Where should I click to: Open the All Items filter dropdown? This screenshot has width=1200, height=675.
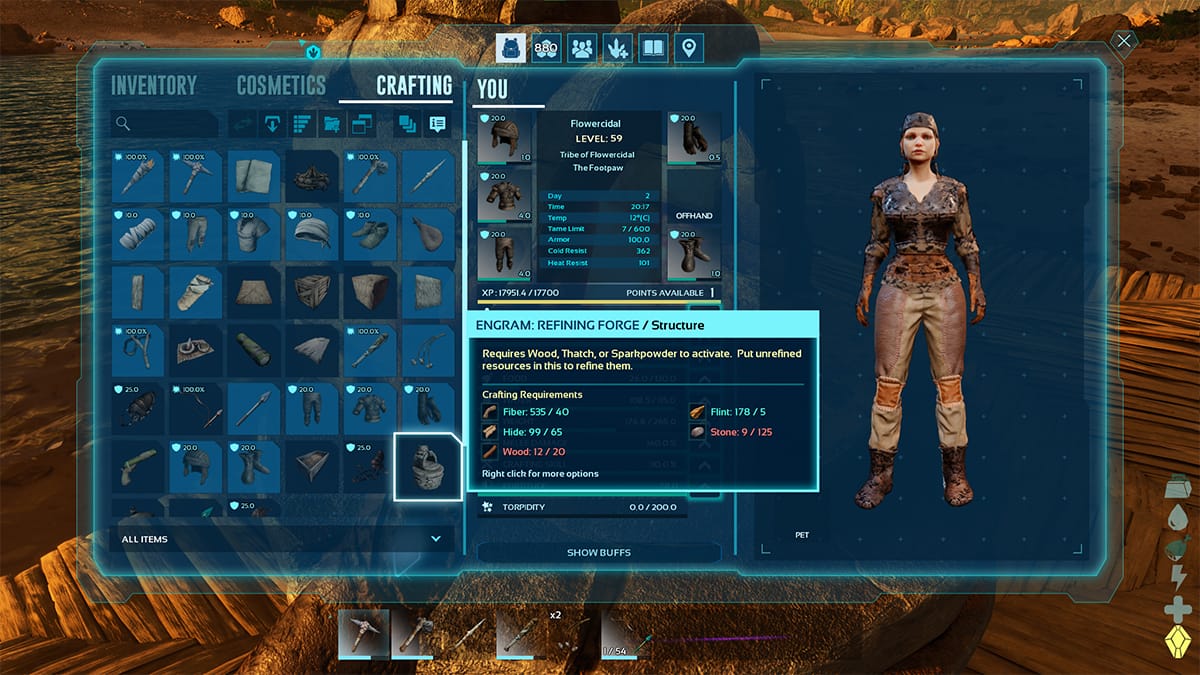pos(281,539)
